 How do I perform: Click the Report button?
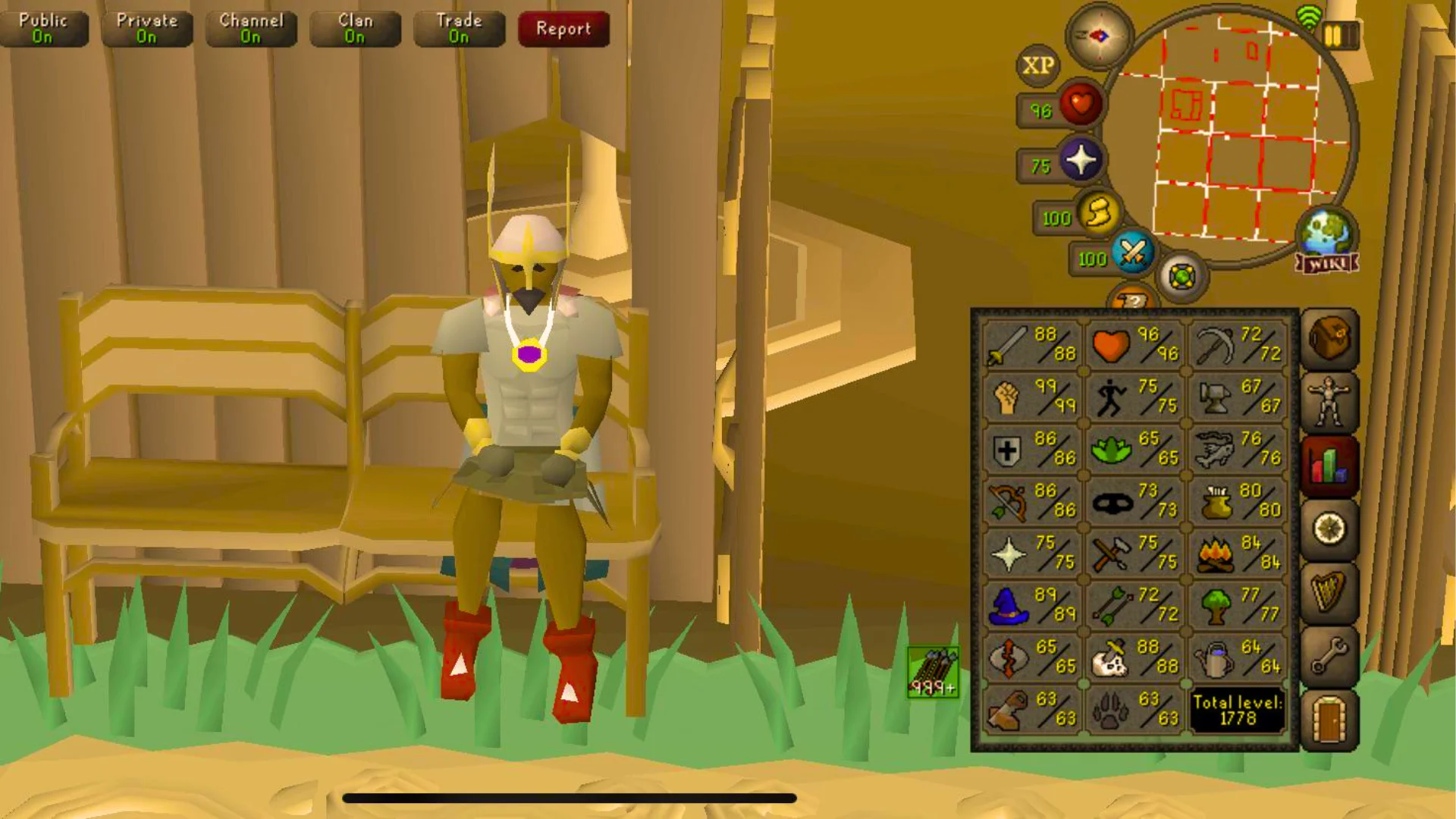[x=563, y=29]
